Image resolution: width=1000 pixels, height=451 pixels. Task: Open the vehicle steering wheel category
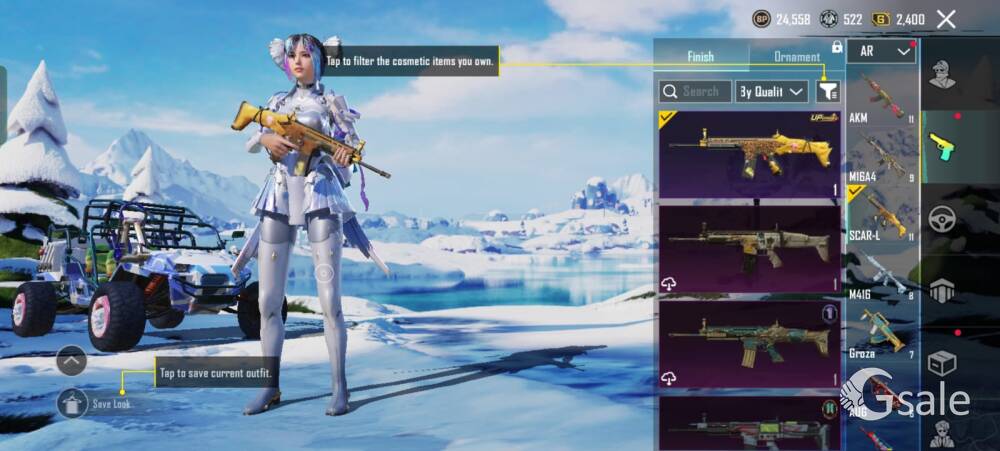[x=941, y=219]
